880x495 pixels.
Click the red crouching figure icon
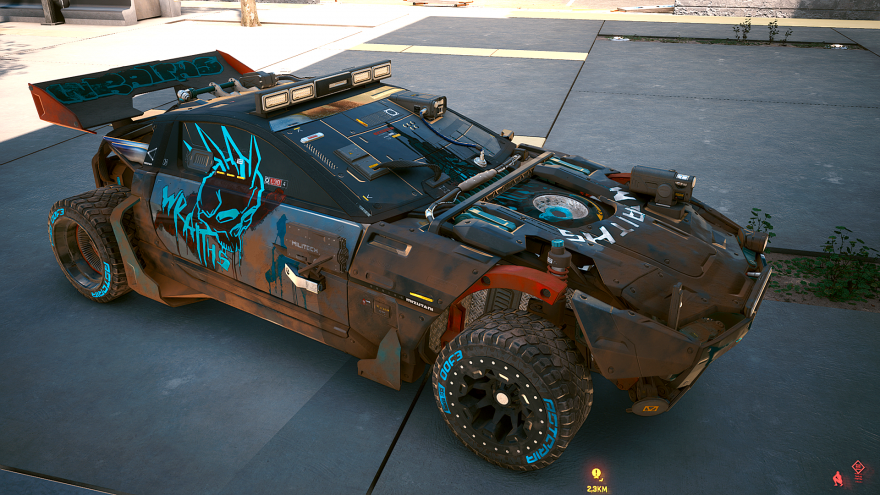point(838,479)
